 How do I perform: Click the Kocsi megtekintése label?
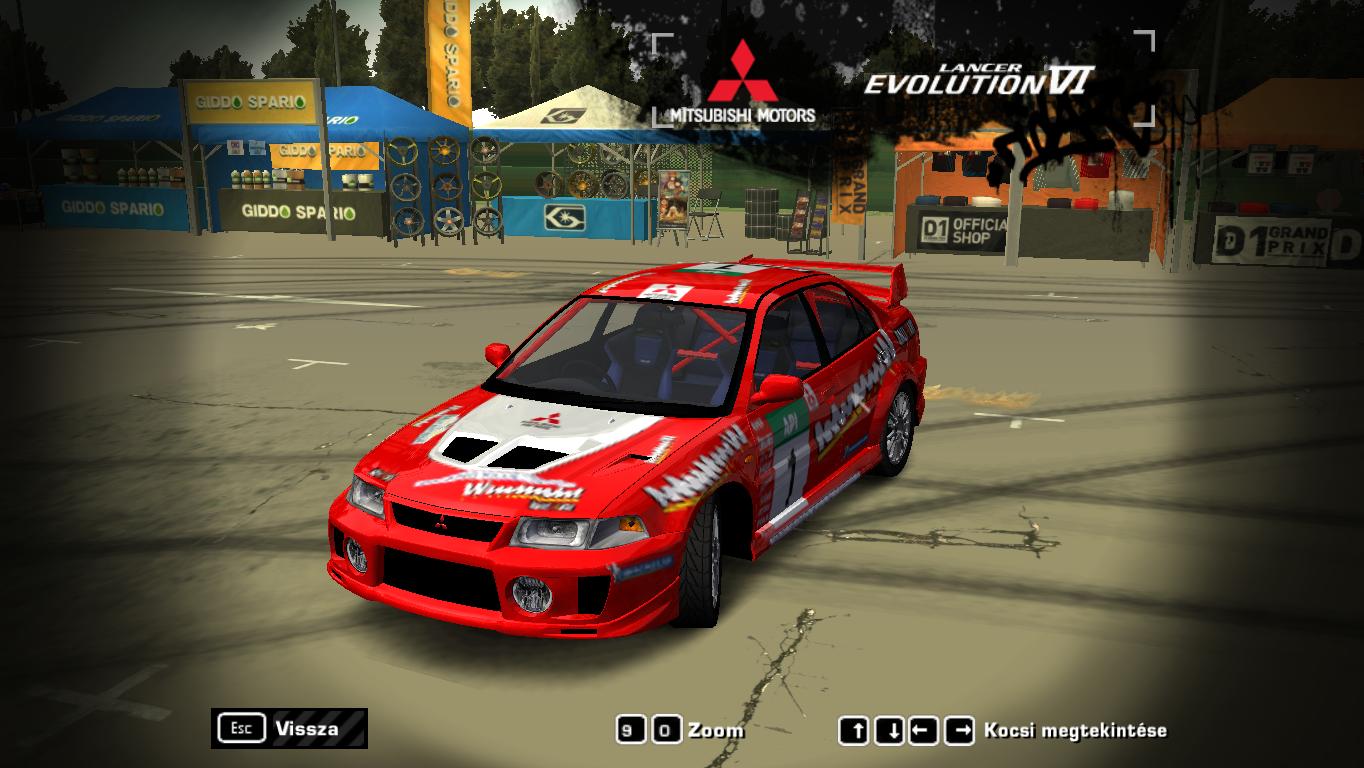click(x=1075, y=730)
